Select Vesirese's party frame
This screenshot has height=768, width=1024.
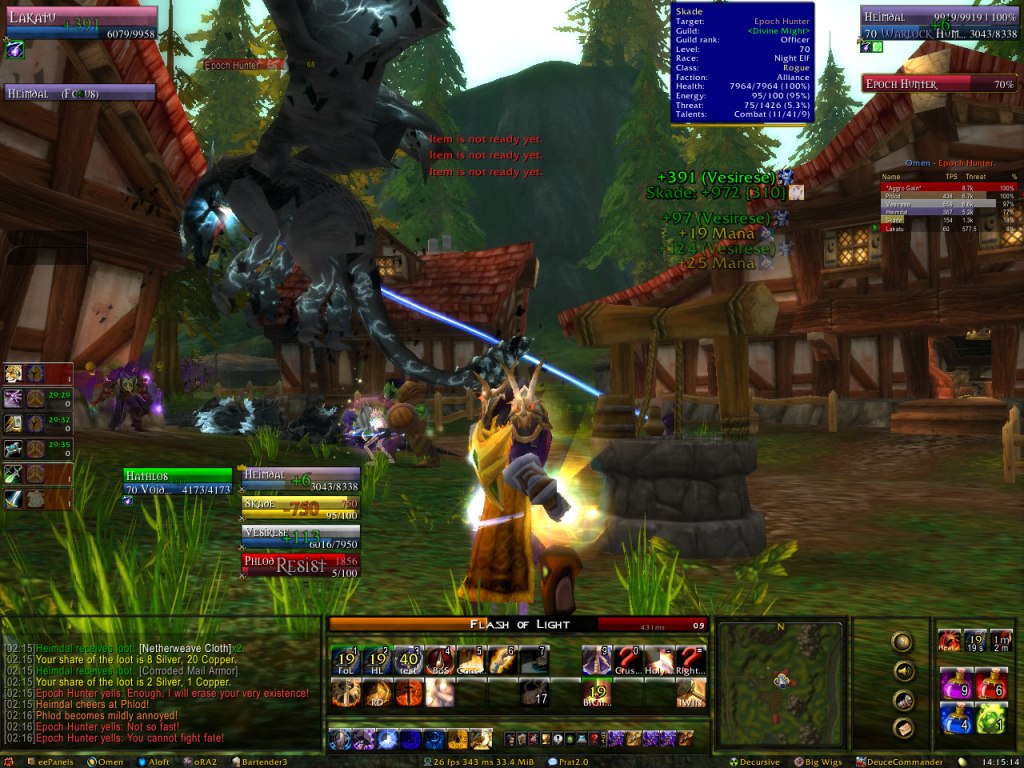301,537
